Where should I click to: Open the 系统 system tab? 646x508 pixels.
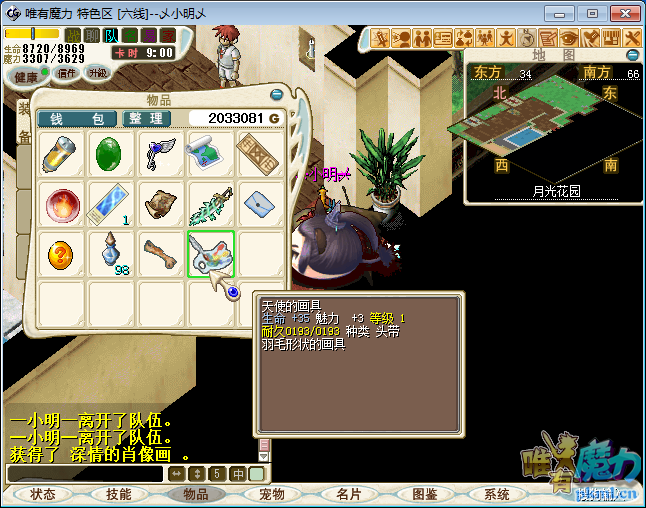(497, 494)
